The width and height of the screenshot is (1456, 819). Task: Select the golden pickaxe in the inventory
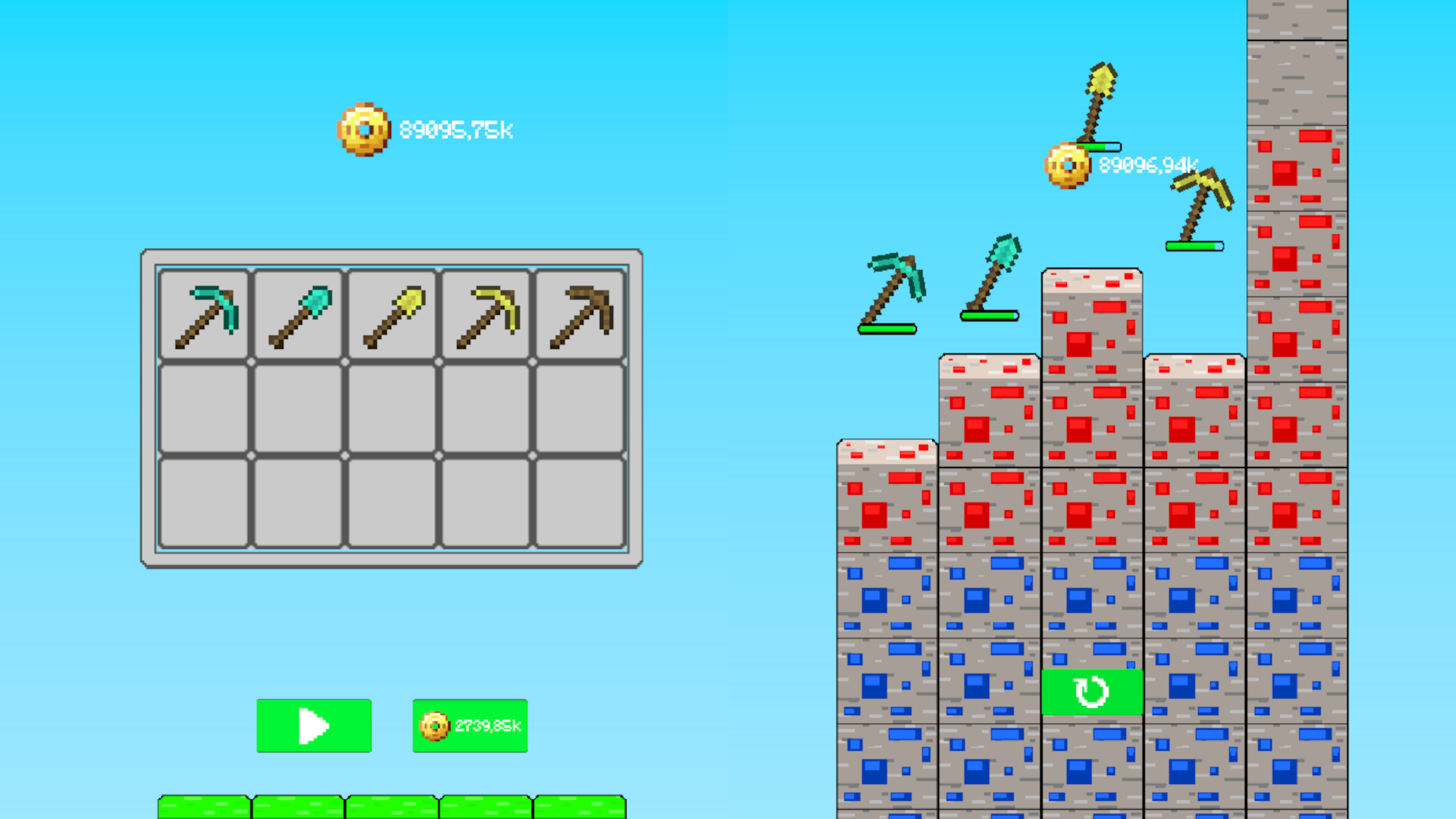point(485,313)
